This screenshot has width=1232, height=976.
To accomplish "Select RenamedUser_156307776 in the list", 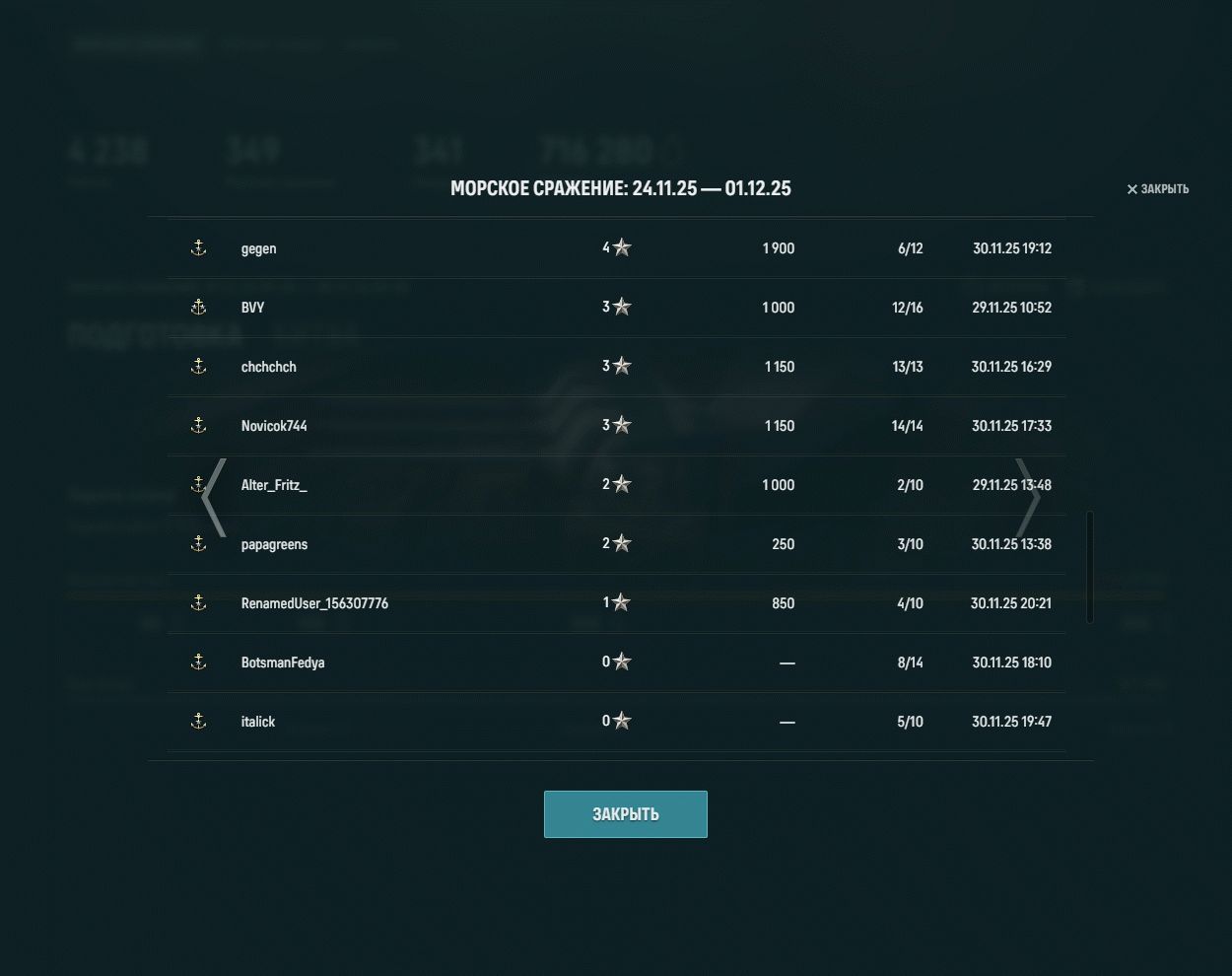I will [314, 603].
